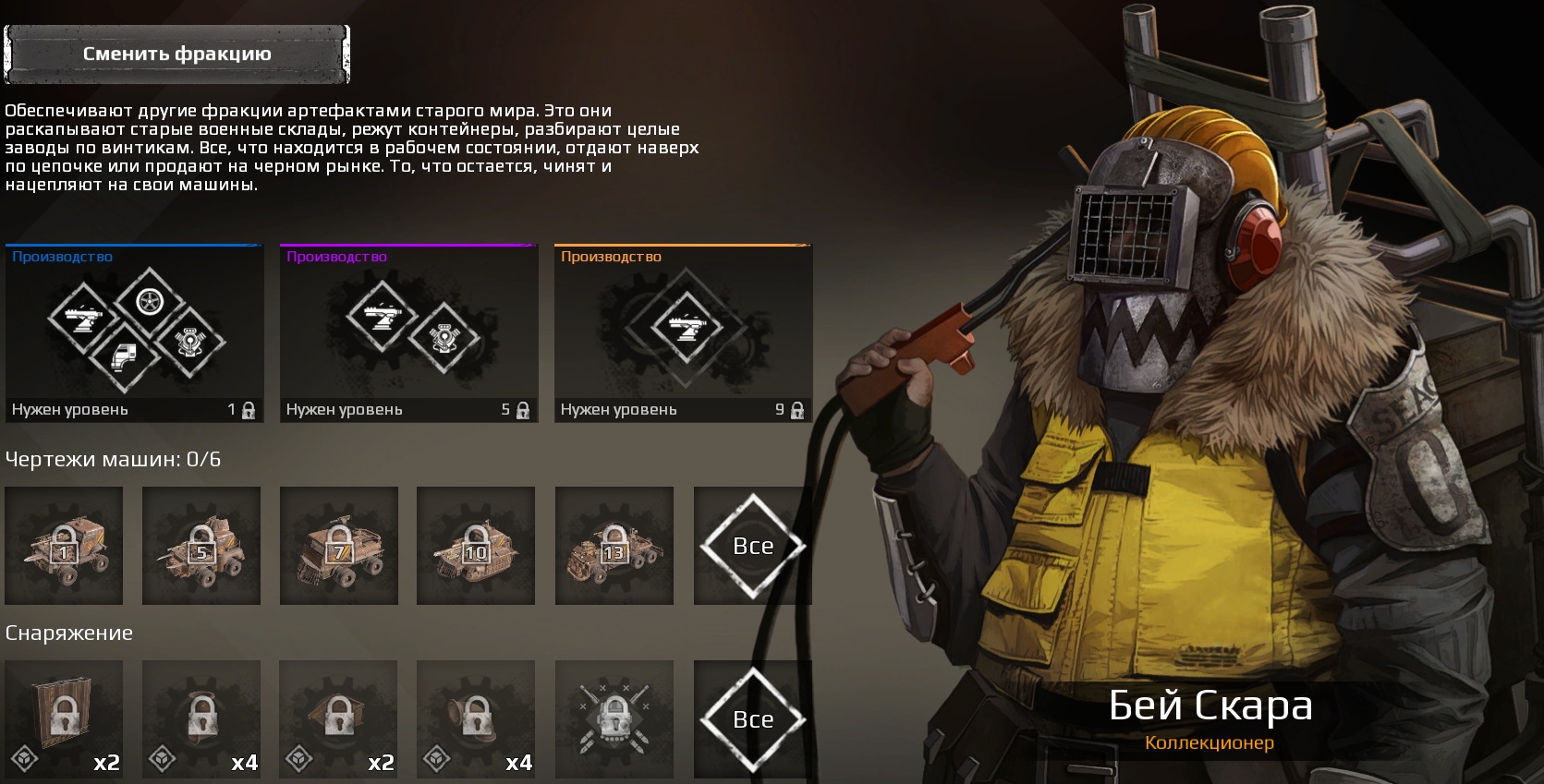1544x784 pixels.
Task: Open the blue production panel requiring level 1
Action: point(134,333)
